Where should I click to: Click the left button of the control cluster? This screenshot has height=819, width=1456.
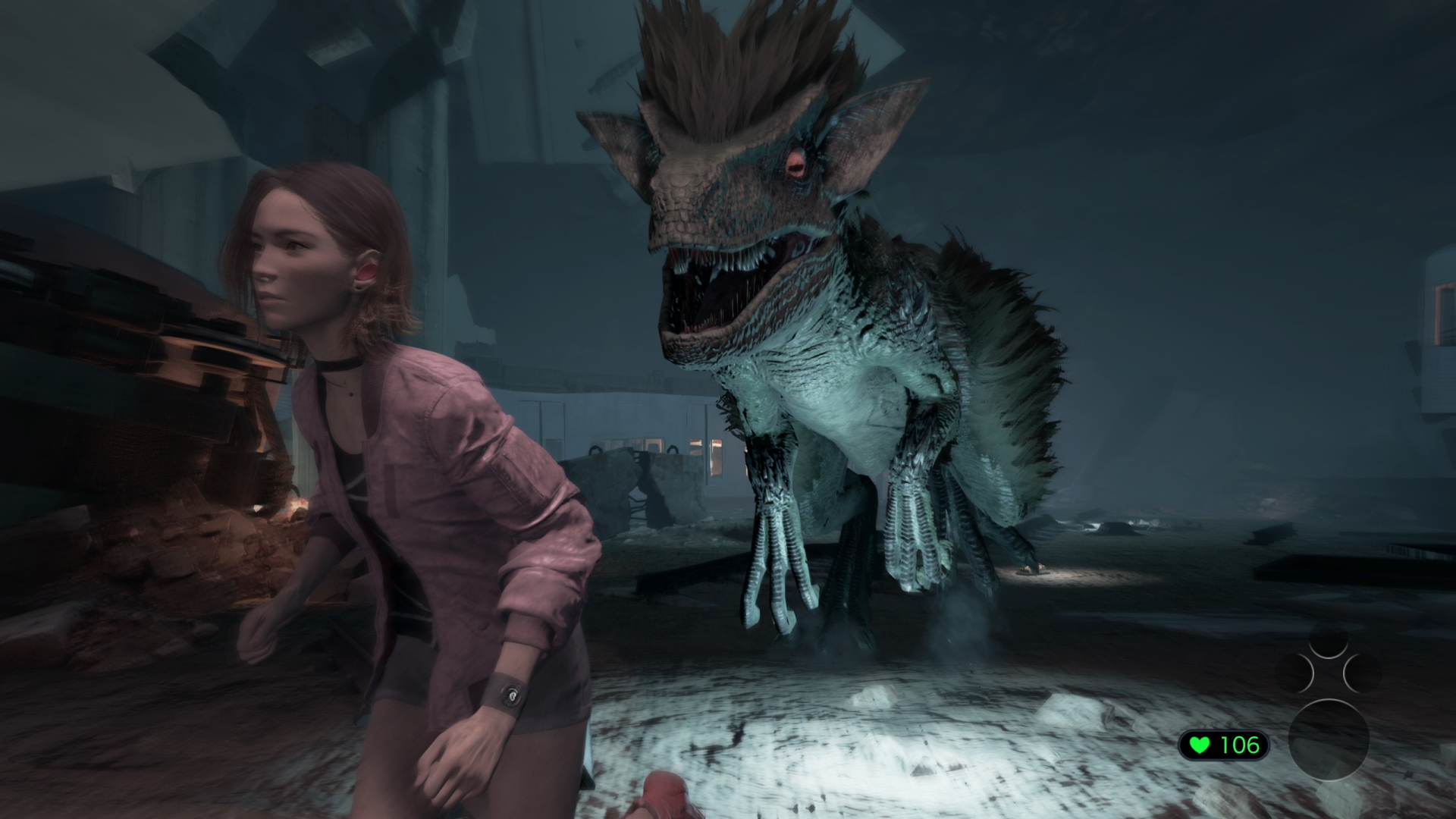pyautogui.click(x=1295, y=673)
